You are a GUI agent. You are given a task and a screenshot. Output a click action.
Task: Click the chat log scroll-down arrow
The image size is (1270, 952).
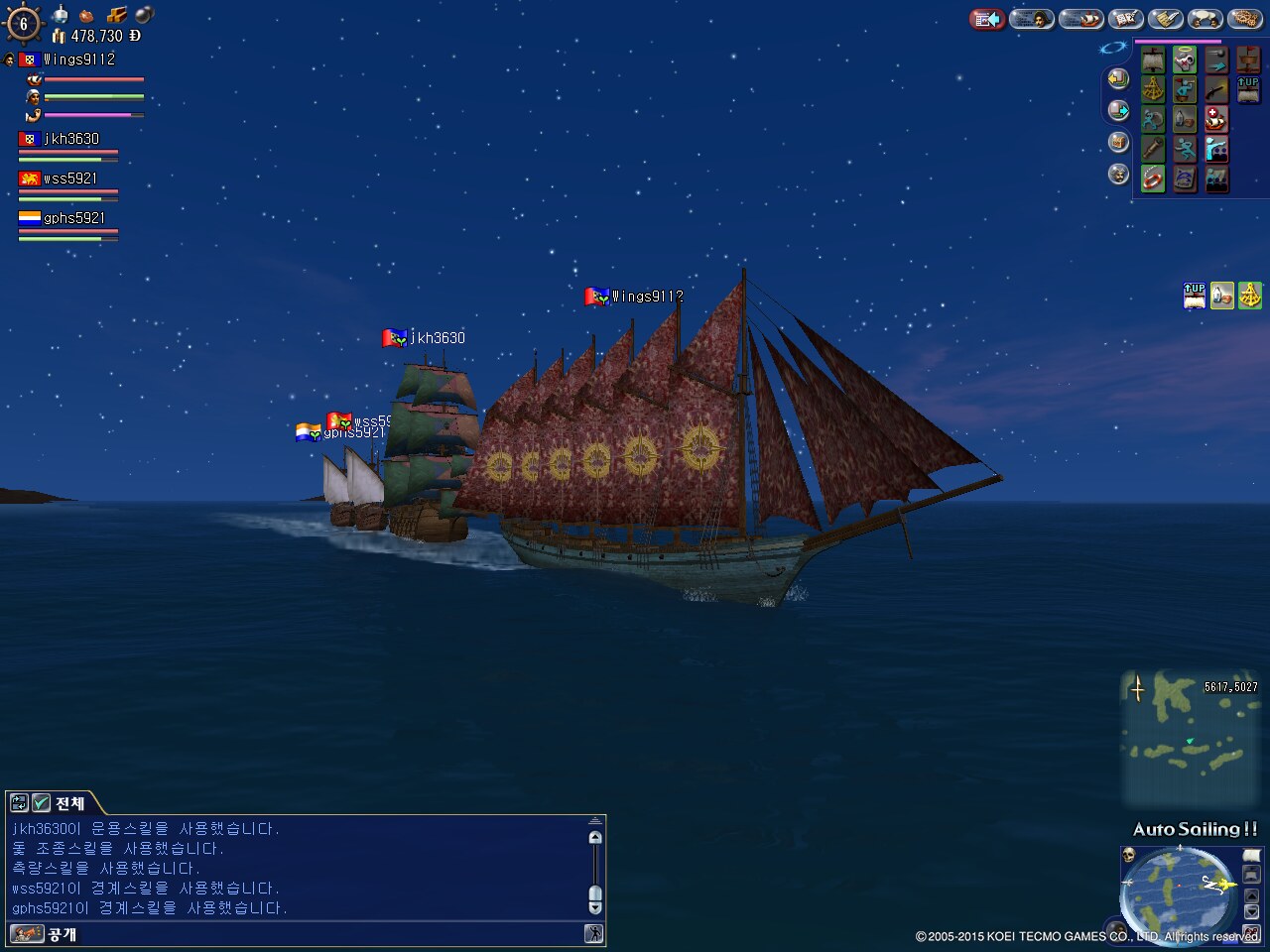[595, 906]
